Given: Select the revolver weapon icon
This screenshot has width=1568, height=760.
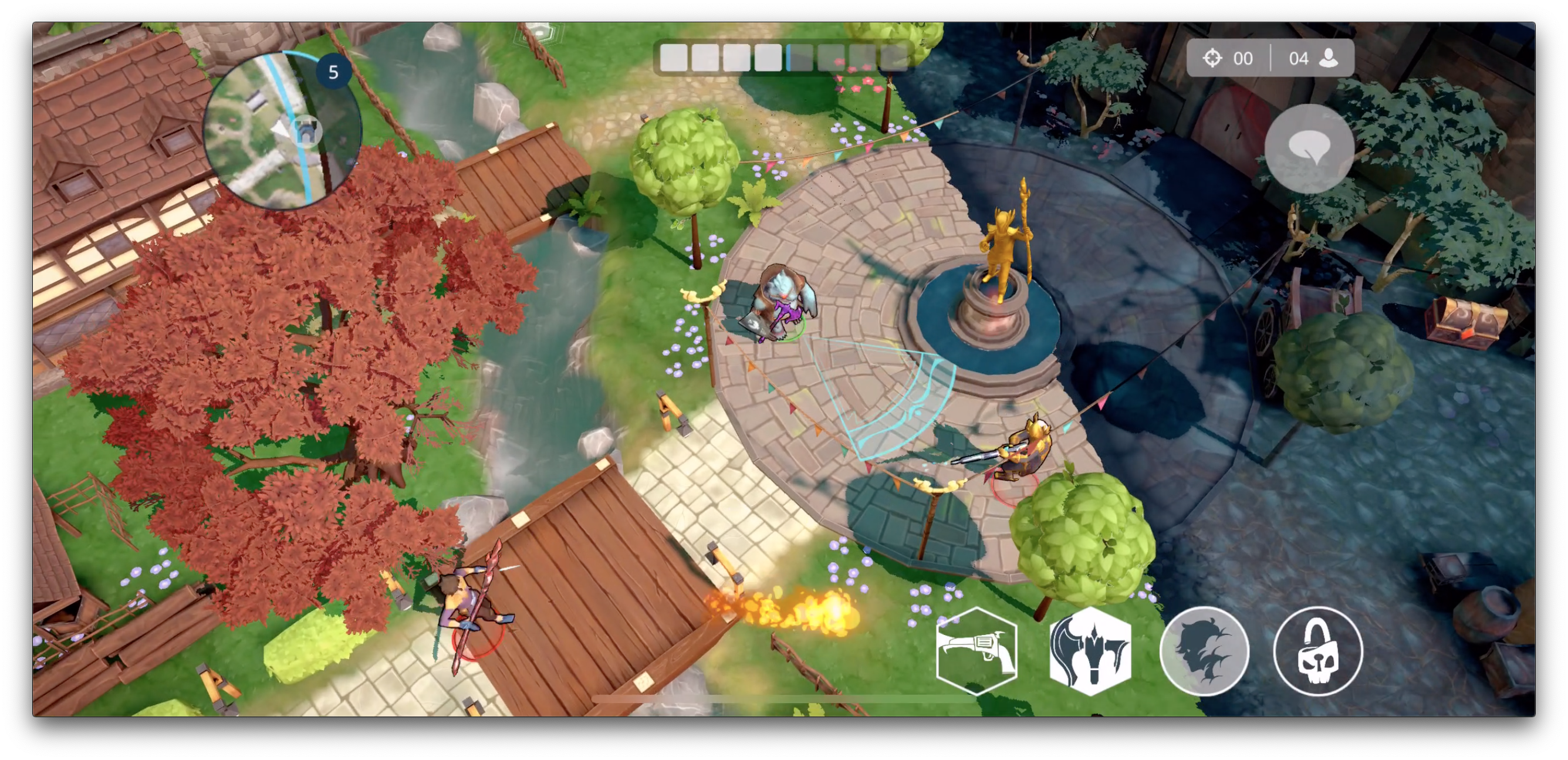Looking at the screenshot, I should point(977,650).
